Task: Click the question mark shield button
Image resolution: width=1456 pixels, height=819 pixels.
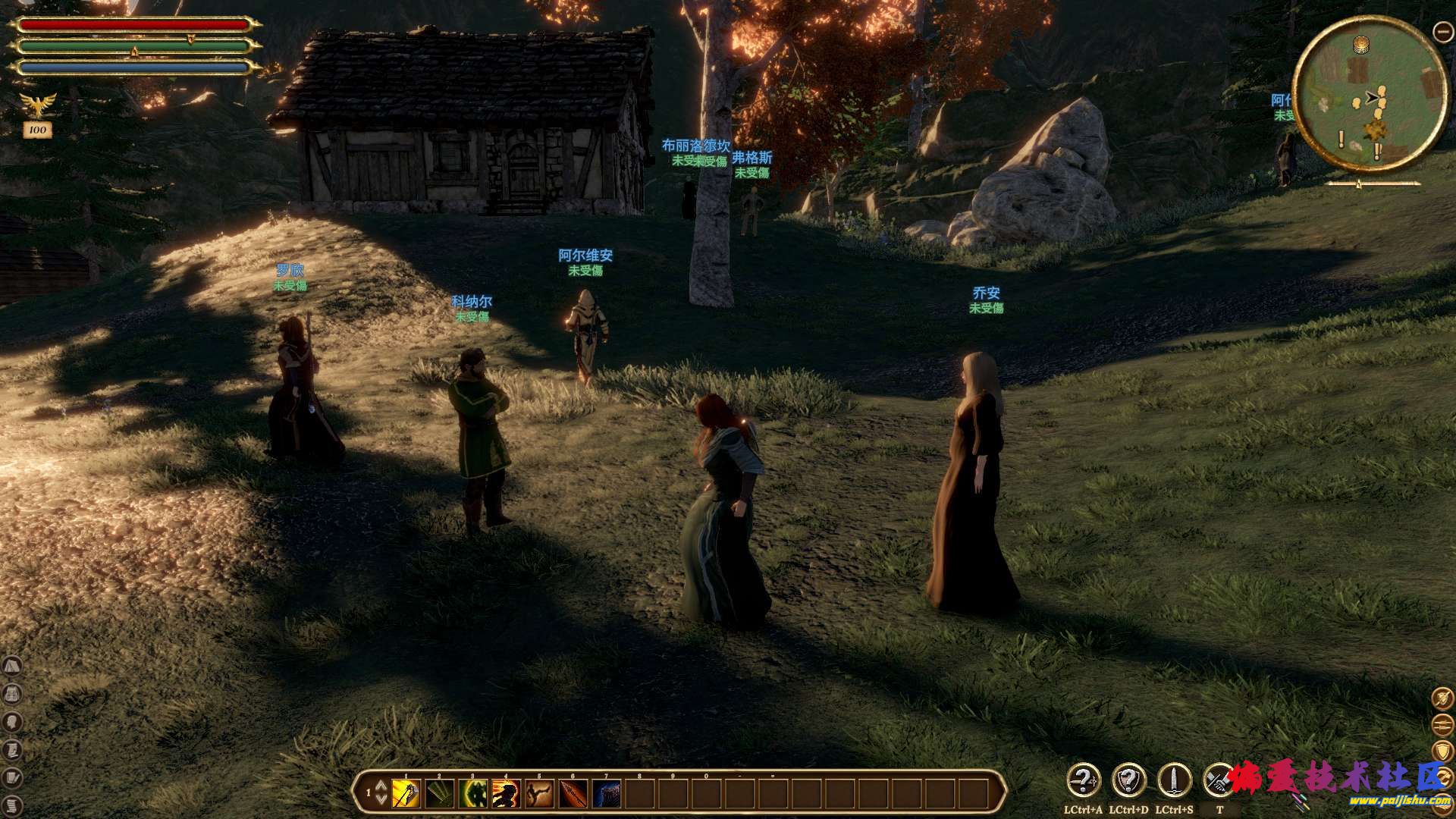Action: pos(1128,780)
